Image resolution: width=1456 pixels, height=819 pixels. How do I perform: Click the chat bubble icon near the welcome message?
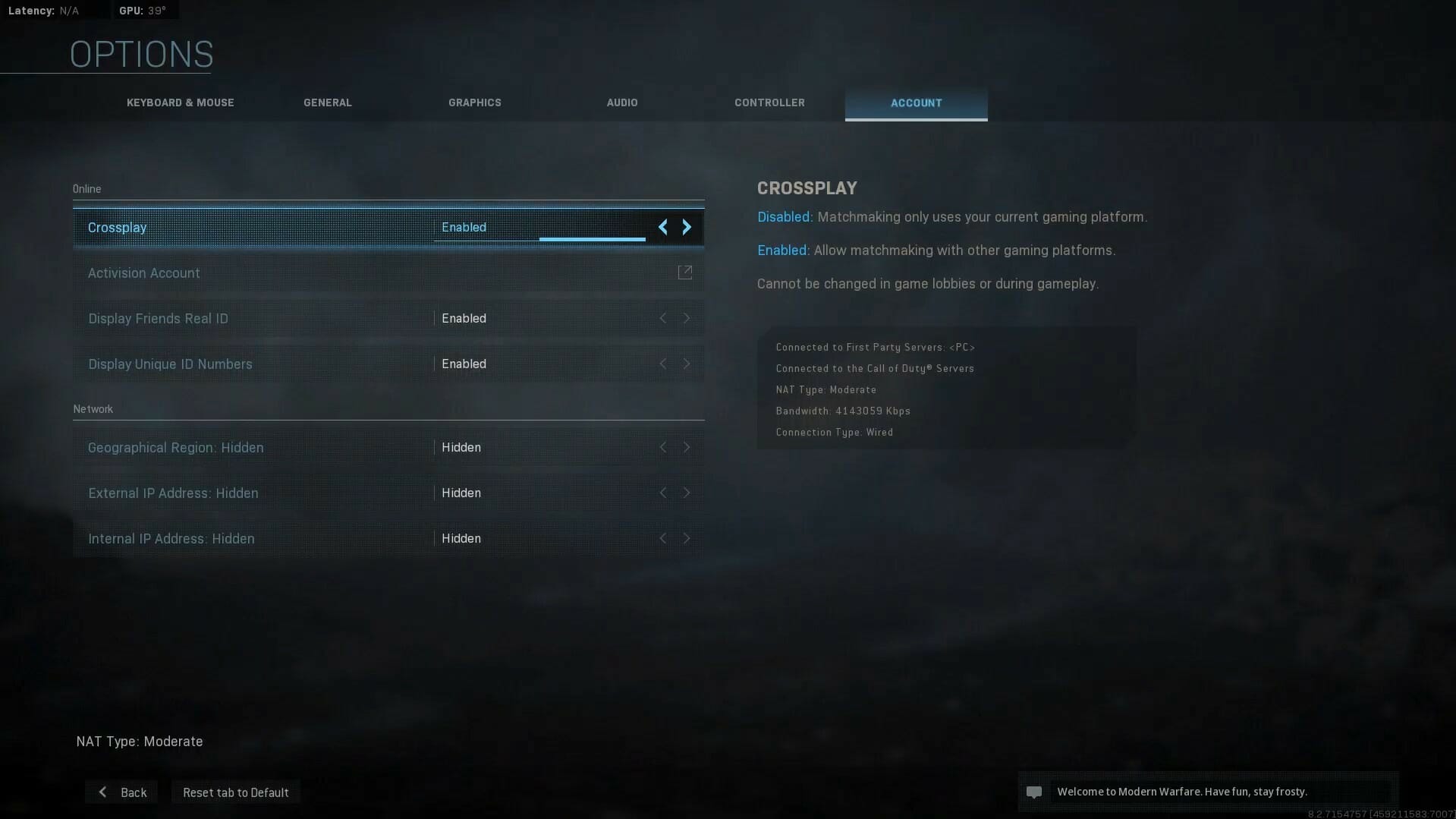(1035, 792)
